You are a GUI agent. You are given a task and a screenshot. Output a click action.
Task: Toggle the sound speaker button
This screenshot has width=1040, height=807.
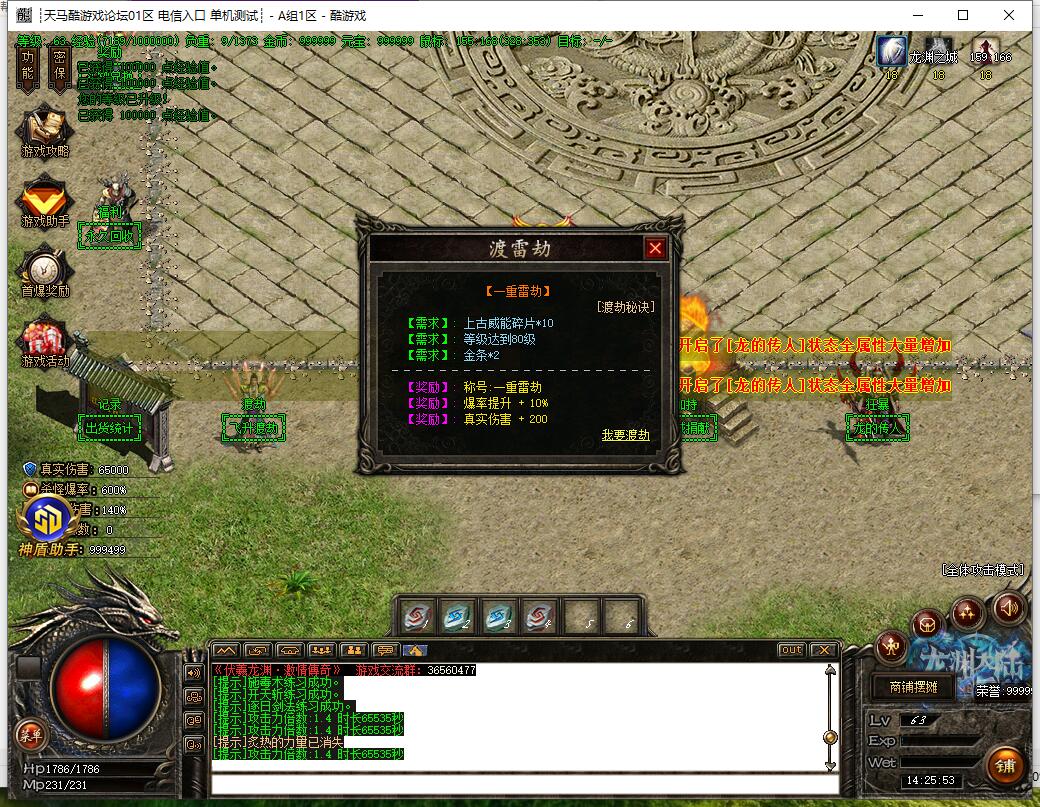pos(1007,606)
